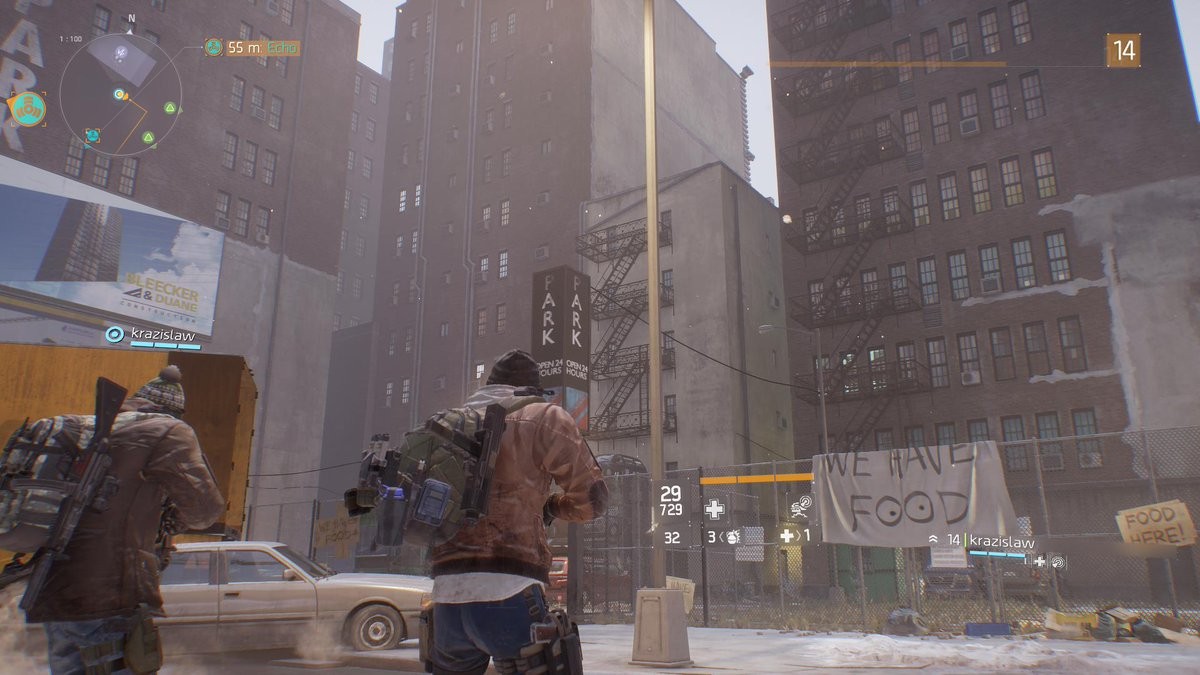Select the Echo objective marker icon
The width and height of the screenshot is (1200, 675).
[213, 47]
